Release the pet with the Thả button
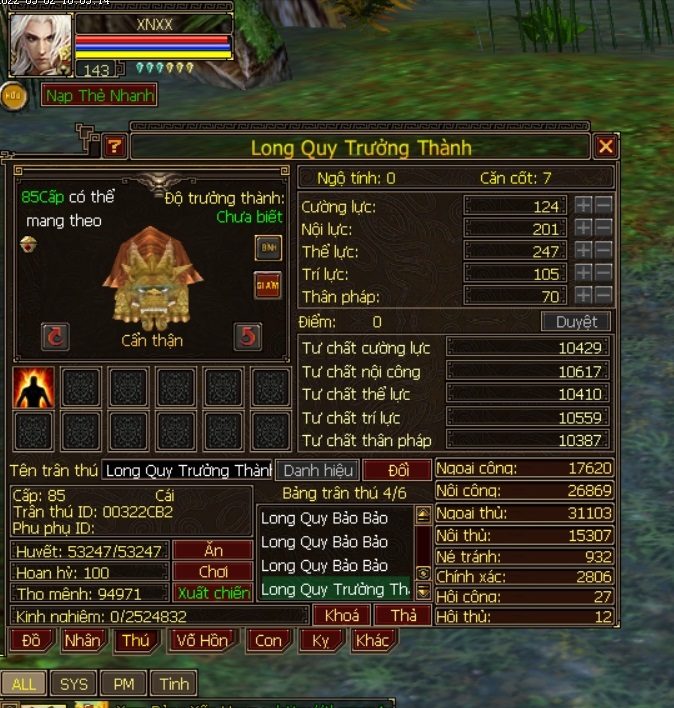 403,615
